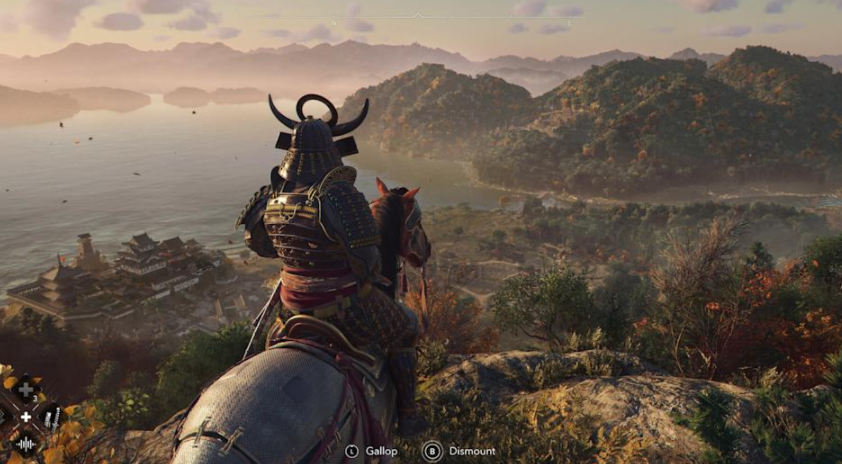Click the white plus icon at the wheel center
The height and width of the screenshot is (464, 842).
point(26,417)
